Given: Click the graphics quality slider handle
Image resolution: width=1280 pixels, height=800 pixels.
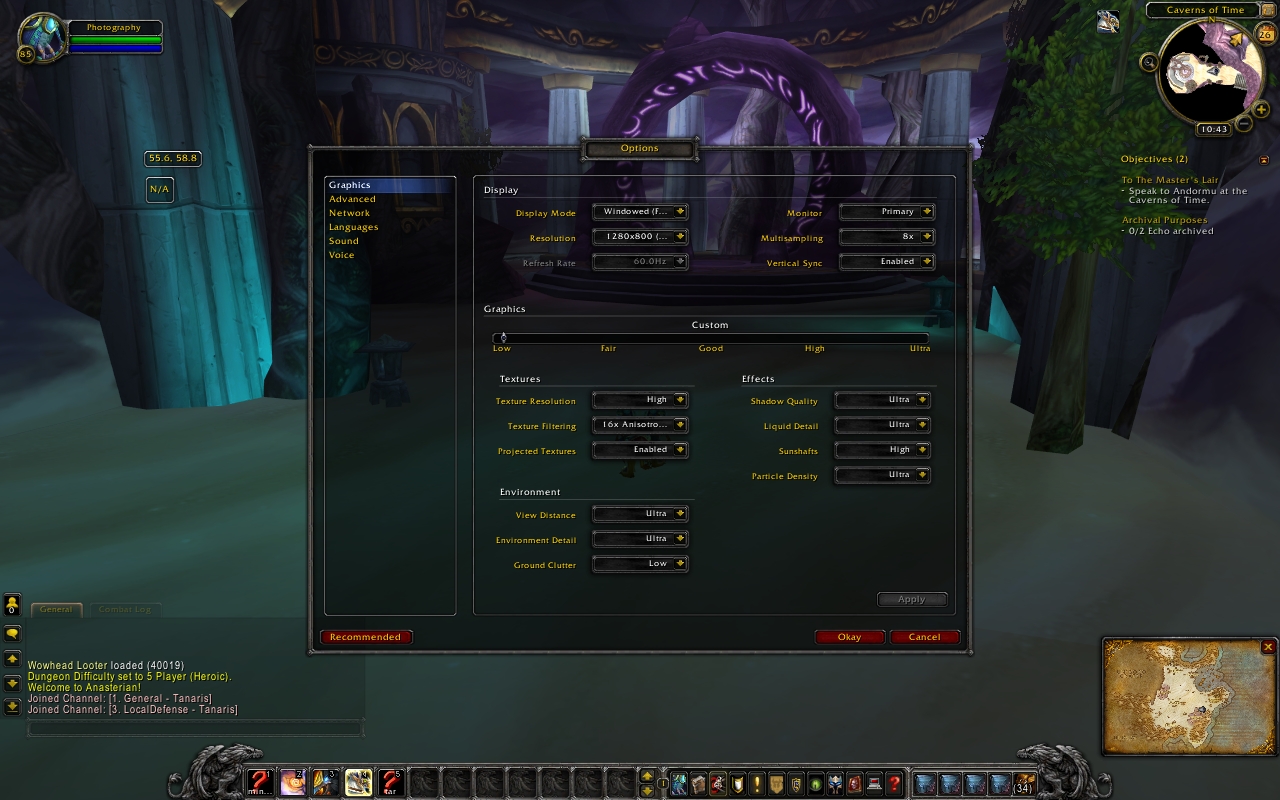Looking at the screenshot, I should pyautogui.click(x=503, y=338).
